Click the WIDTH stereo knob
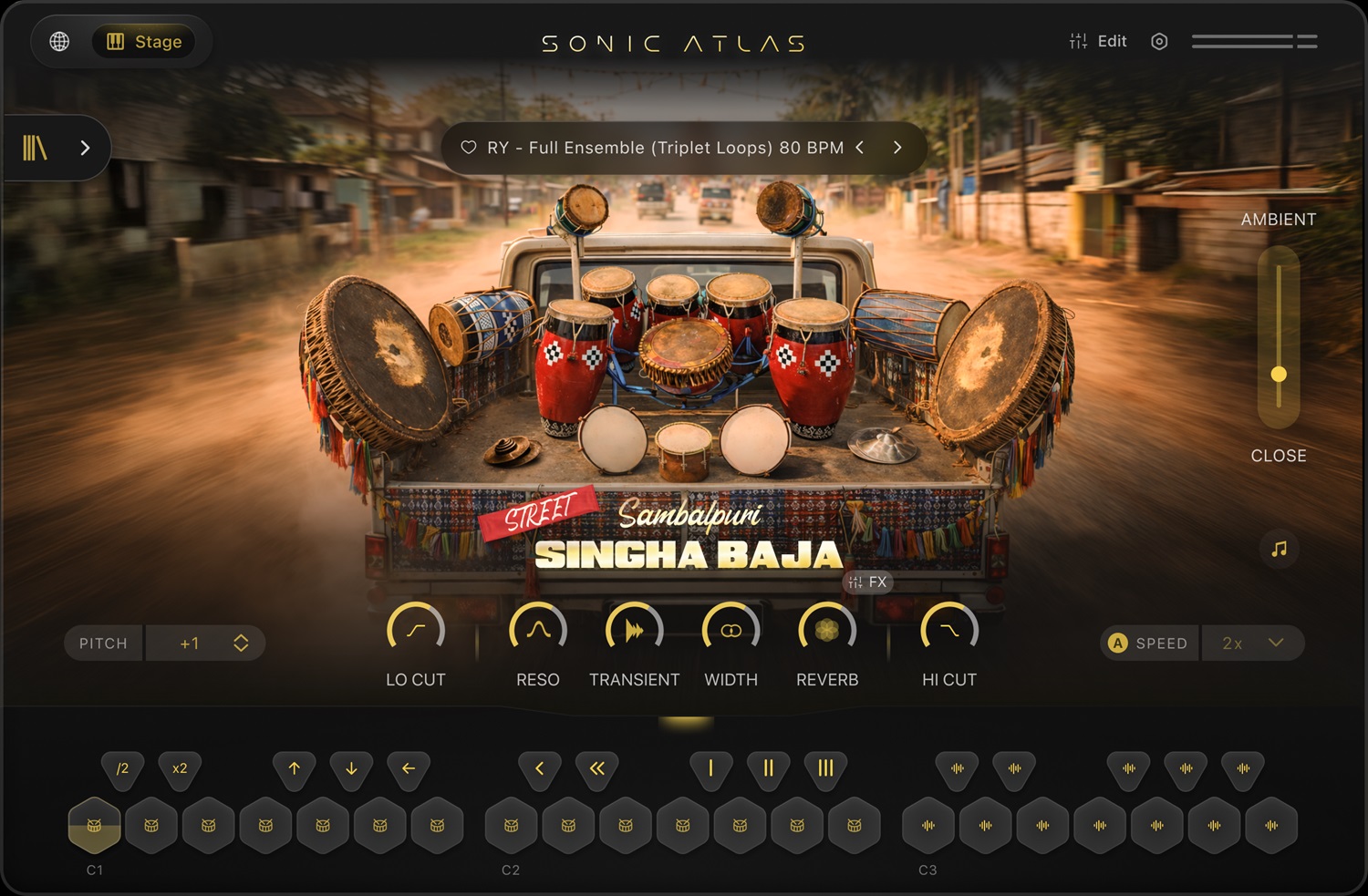Viewport: 1368px width, 896px height. (x=731, y=630)
